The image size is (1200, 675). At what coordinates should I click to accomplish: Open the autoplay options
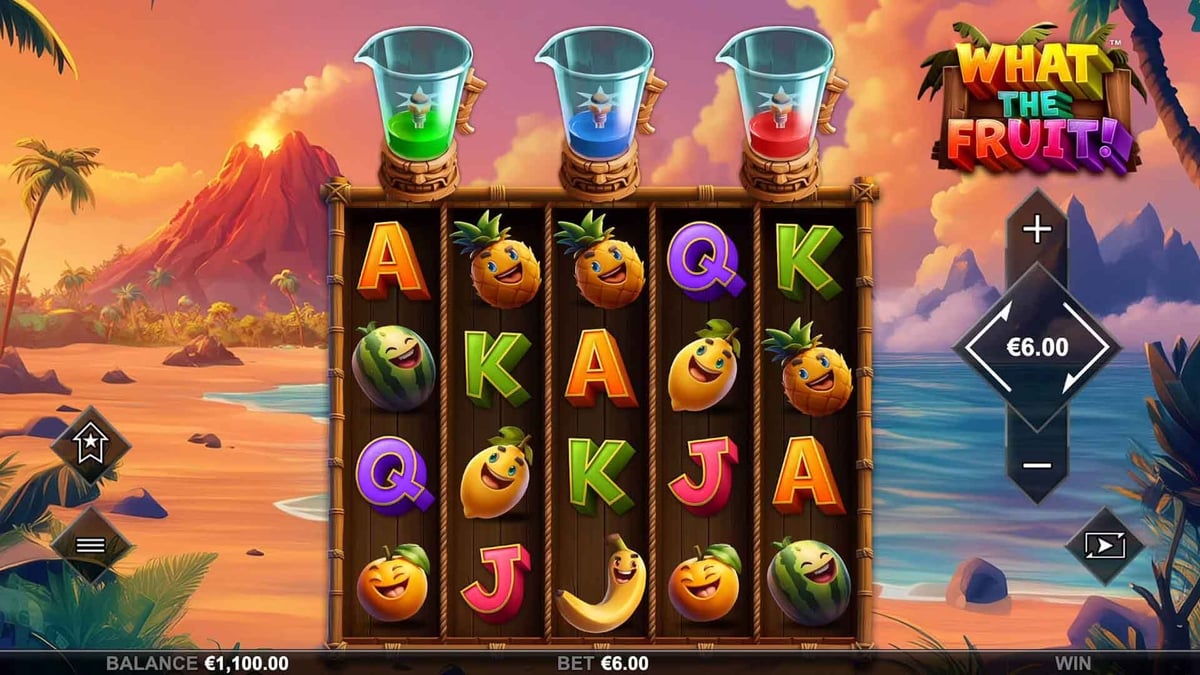[1104, 545]
